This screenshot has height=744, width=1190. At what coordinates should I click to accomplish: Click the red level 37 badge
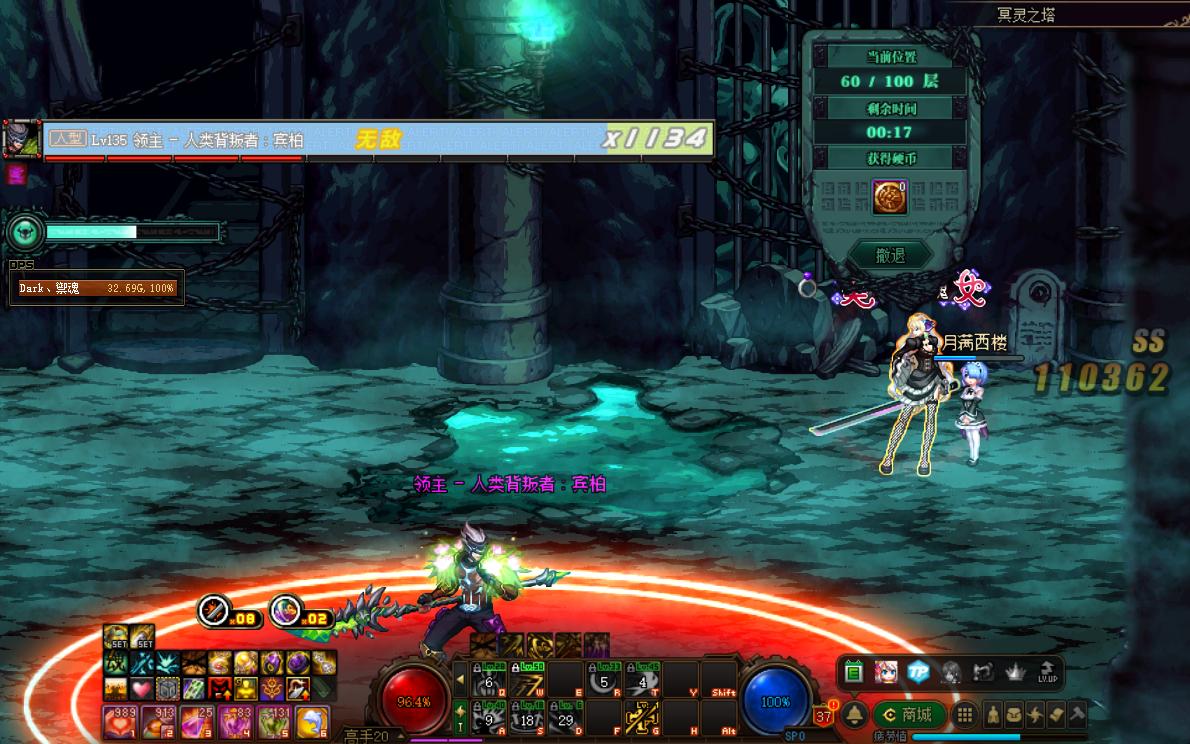click(824, 715)
